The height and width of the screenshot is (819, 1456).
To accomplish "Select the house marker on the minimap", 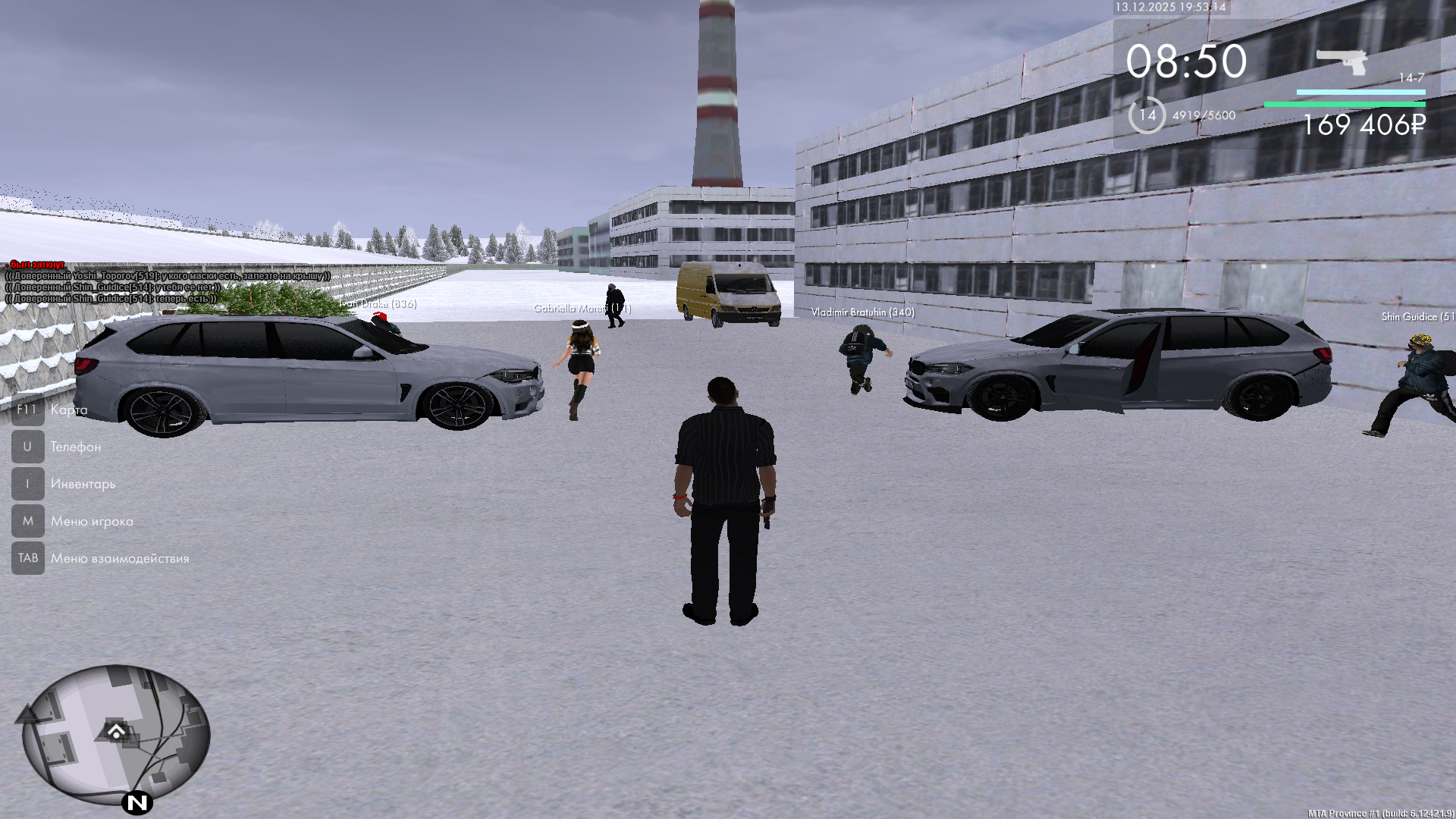I will point(116,732).
